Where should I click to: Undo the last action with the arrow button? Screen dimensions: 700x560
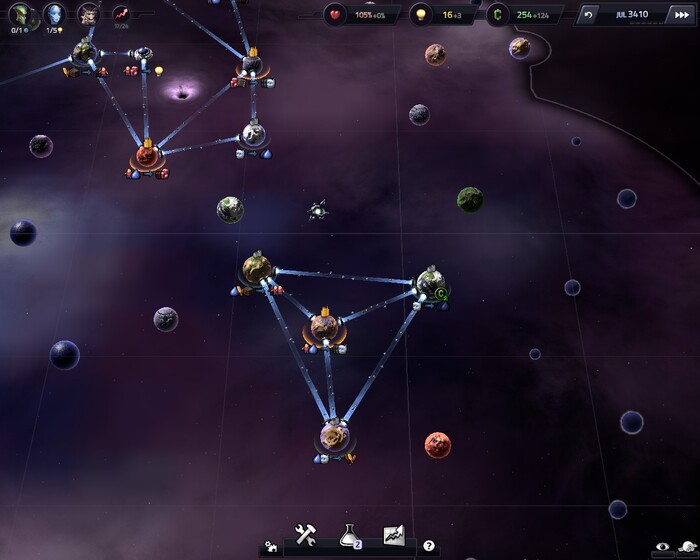point(589,15)
